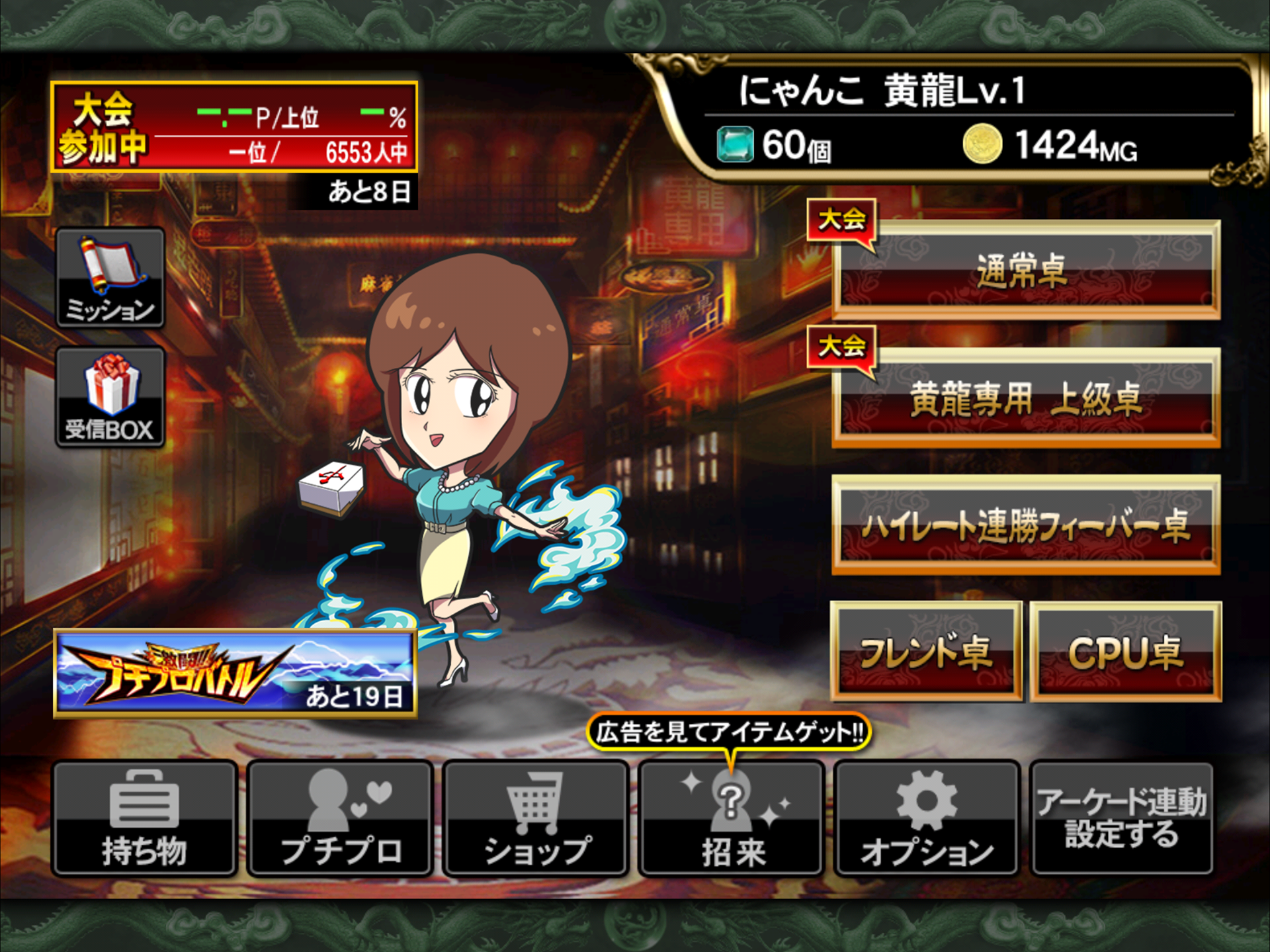Image resolution: width=1270 pixels, height=952 pixels.
Task: Enter the ハイレート連勝フィーバー卓
Action: click(x=1025, y=525)
